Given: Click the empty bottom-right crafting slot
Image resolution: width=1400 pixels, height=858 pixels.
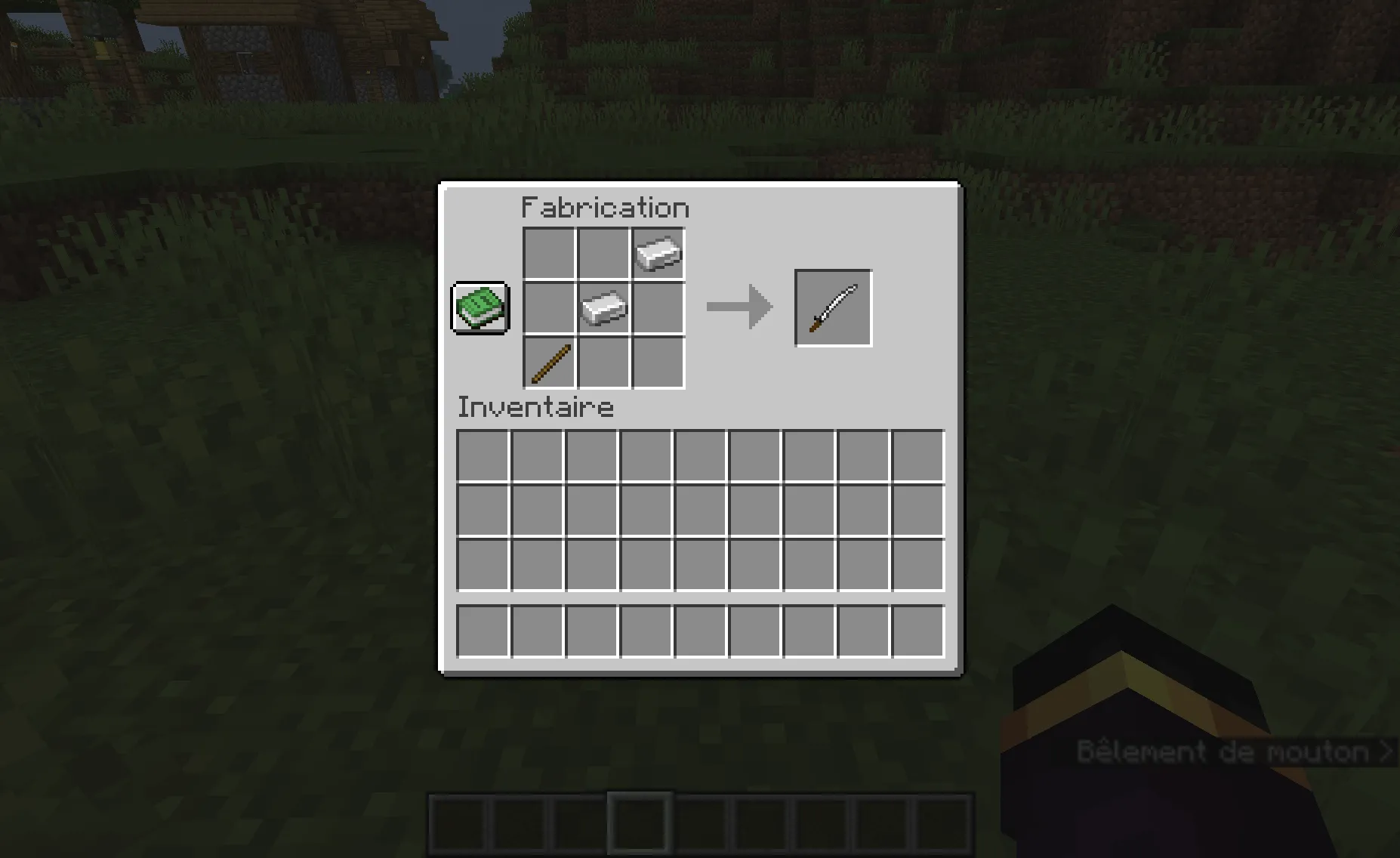Looking at the screenshot, I should click(x=658, y=362).
